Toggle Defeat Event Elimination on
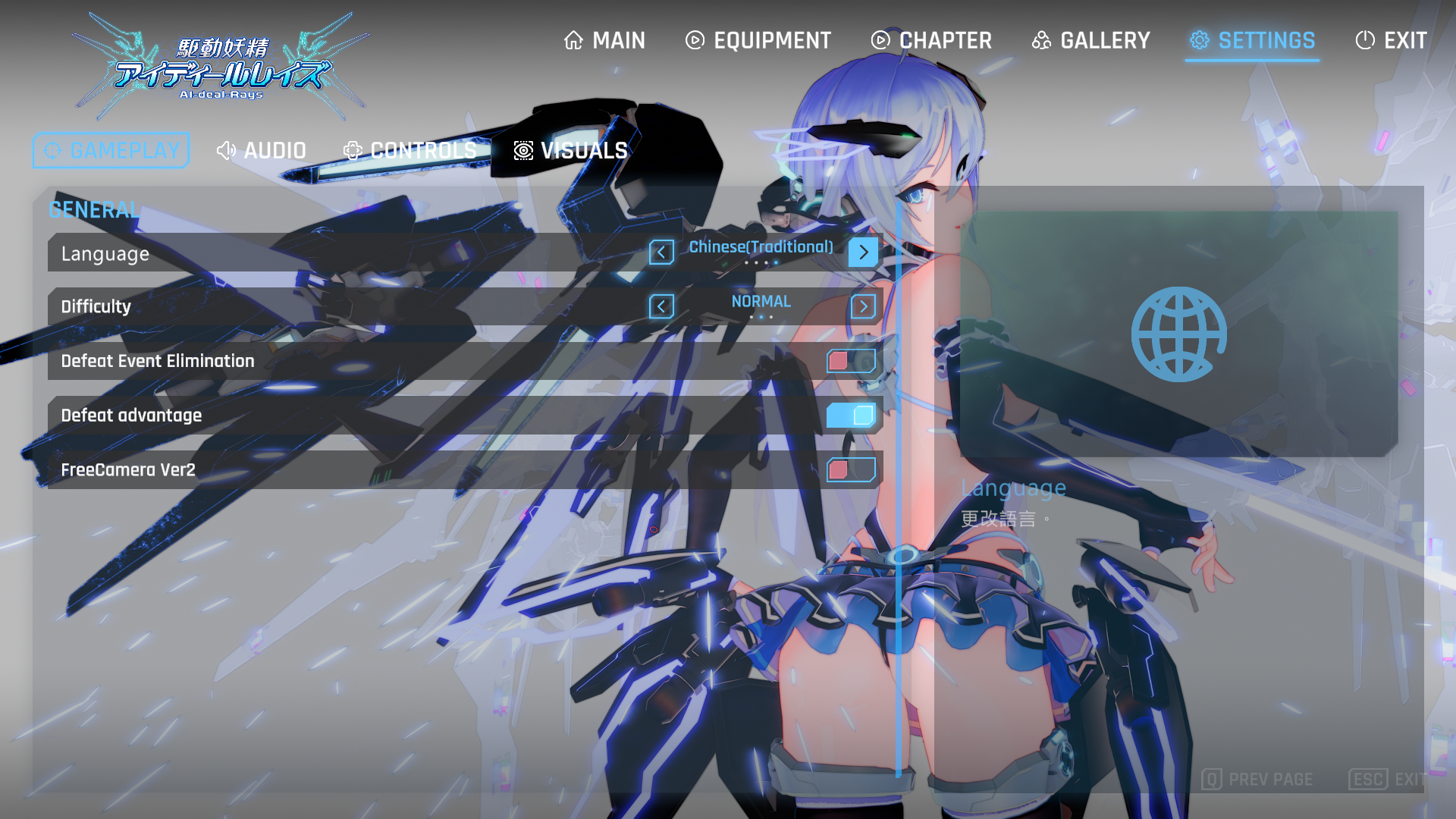This screenshot has height=819, width=1456. point(851,361)
